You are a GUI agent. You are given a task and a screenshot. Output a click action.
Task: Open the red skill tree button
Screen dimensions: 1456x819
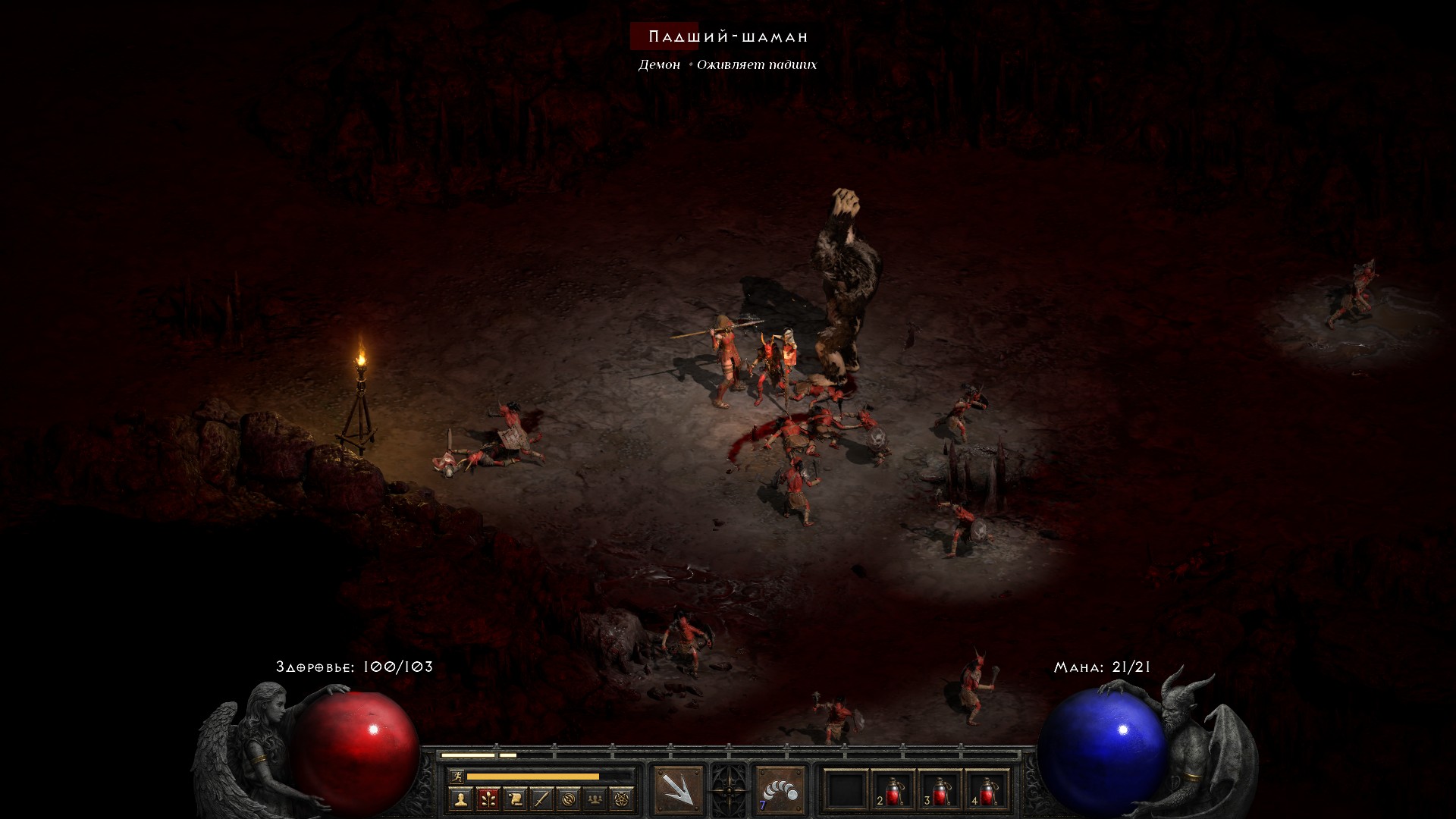(x=488, y=799)
